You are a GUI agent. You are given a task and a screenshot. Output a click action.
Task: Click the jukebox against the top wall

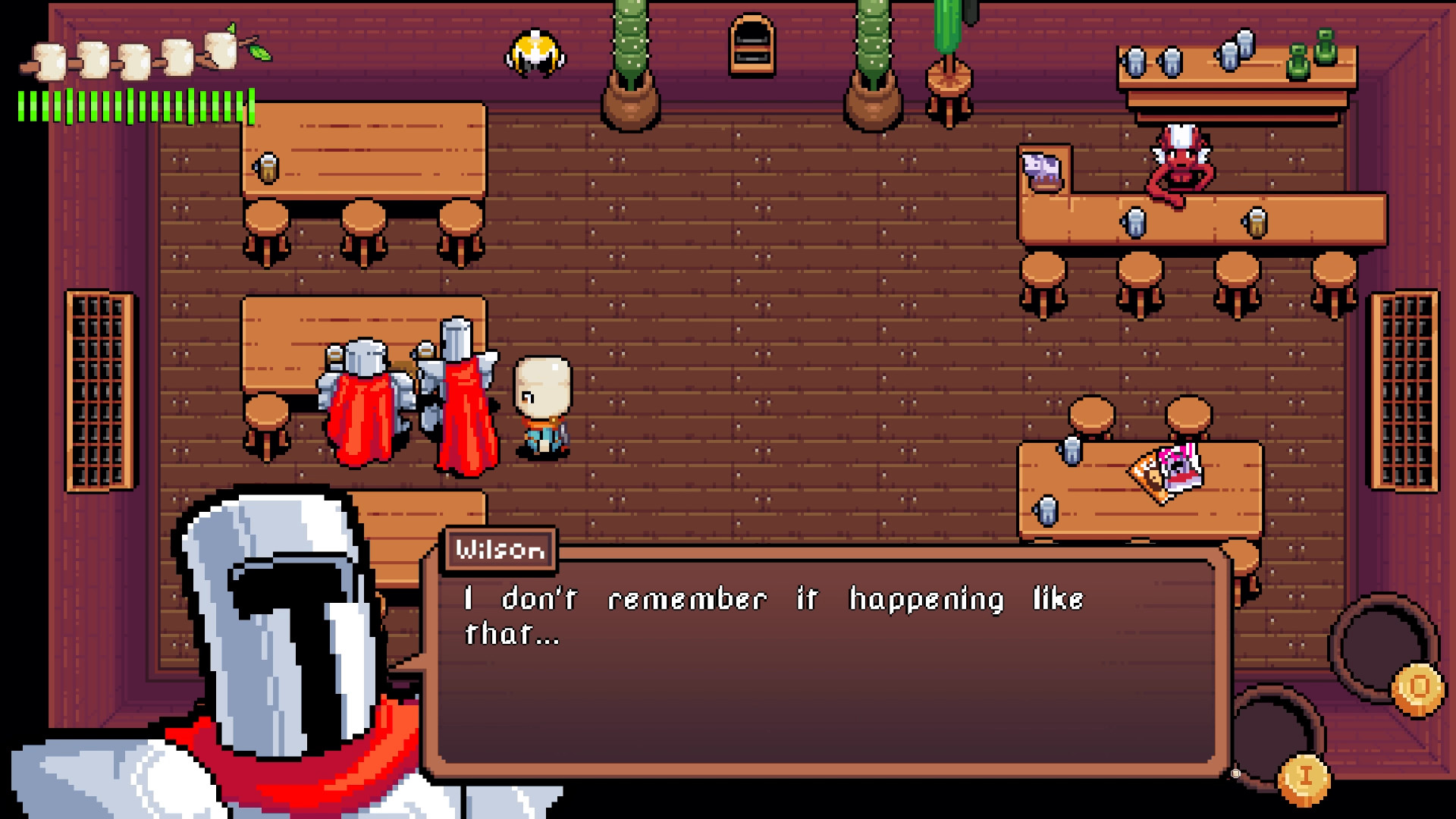[x=751, y=45]
